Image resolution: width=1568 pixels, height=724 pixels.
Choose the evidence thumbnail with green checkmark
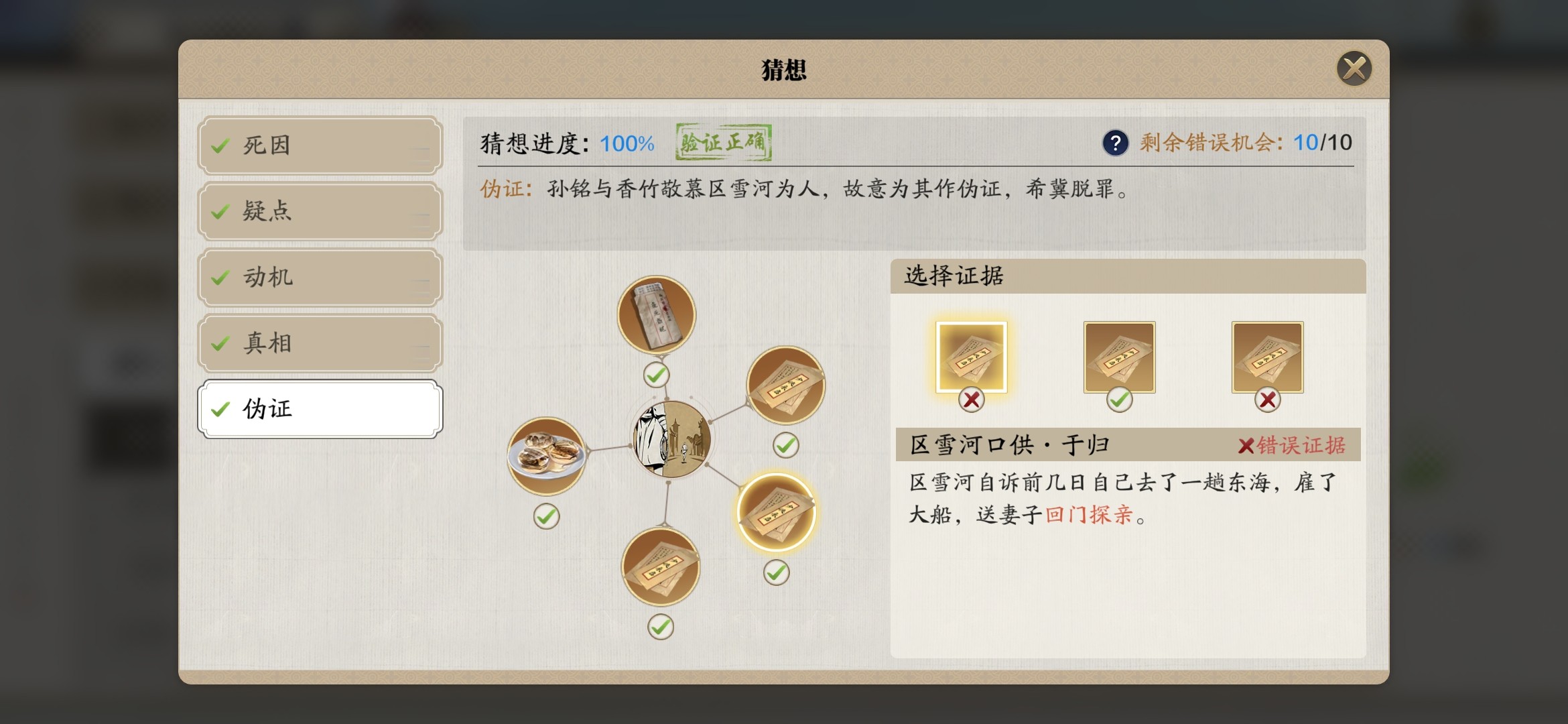click(1119, 357)
